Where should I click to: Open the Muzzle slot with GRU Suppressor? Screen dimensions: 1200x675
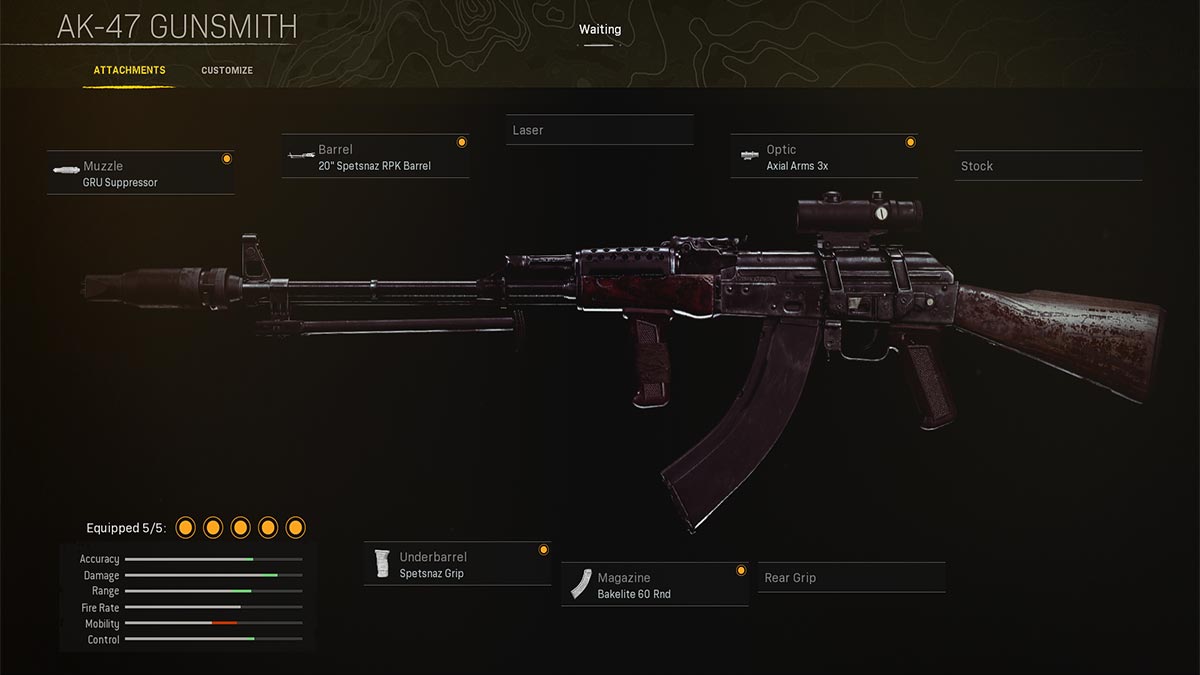[140, 174]
